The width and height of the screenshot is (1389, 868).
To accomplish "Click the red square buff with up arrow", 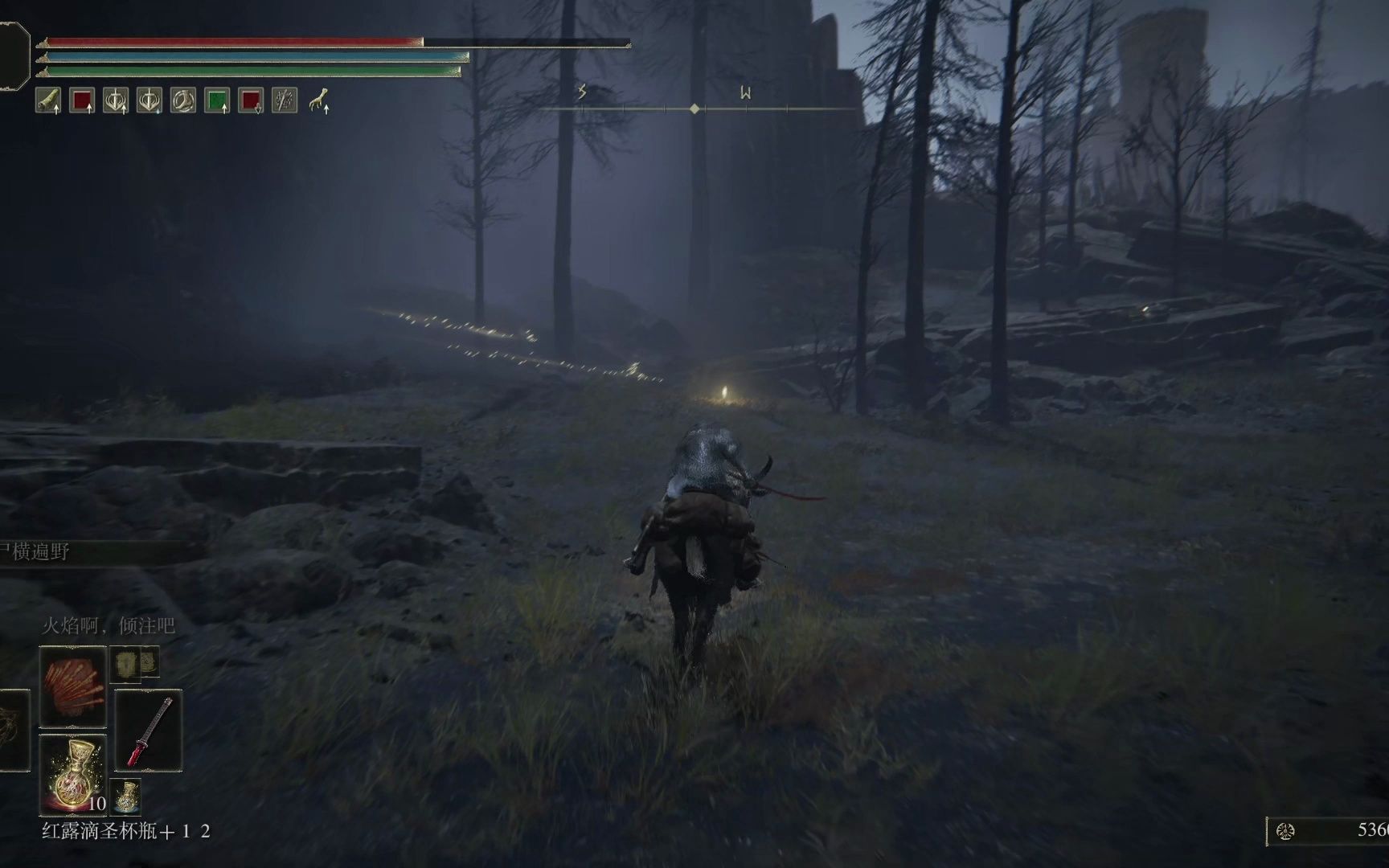I will [82, 100].
